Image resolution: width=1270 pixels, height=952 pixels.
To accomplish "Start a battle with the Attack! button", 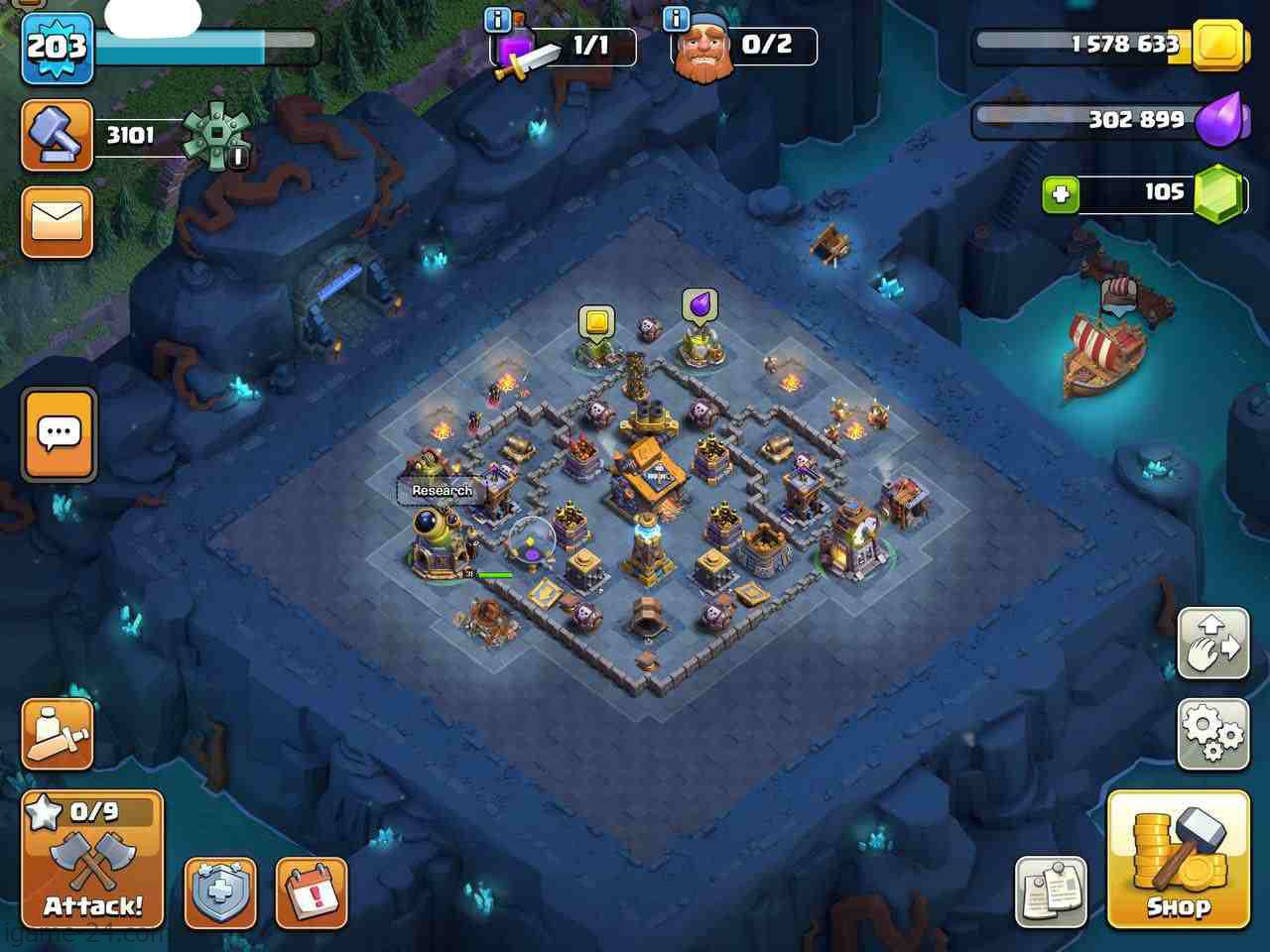I will click(92, 860).
